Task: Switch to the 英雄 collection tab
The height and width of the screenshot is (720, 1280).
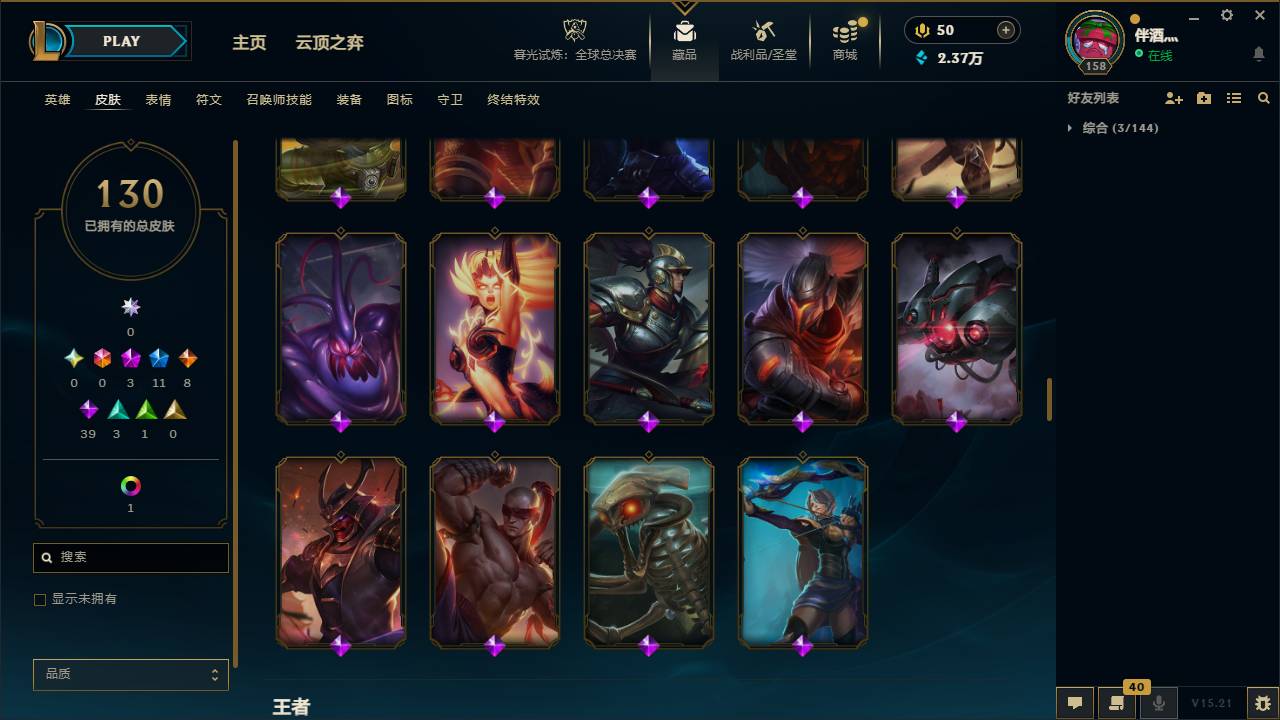Action: click(x=56, y=100)
